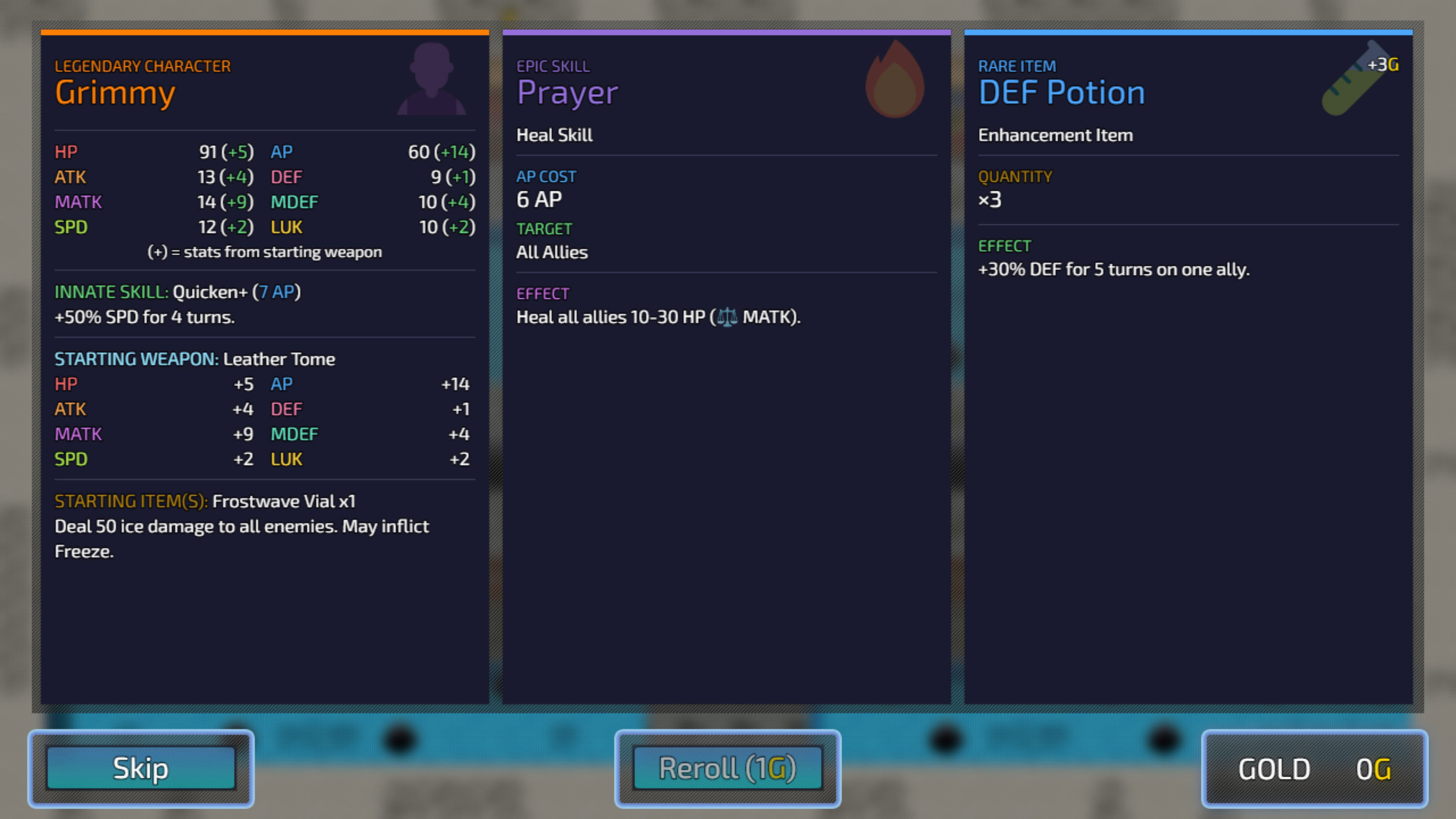Viewport: 1456px width, 819px height.
Task: Reroll the rewards for 1G
Action: (728, 768)
